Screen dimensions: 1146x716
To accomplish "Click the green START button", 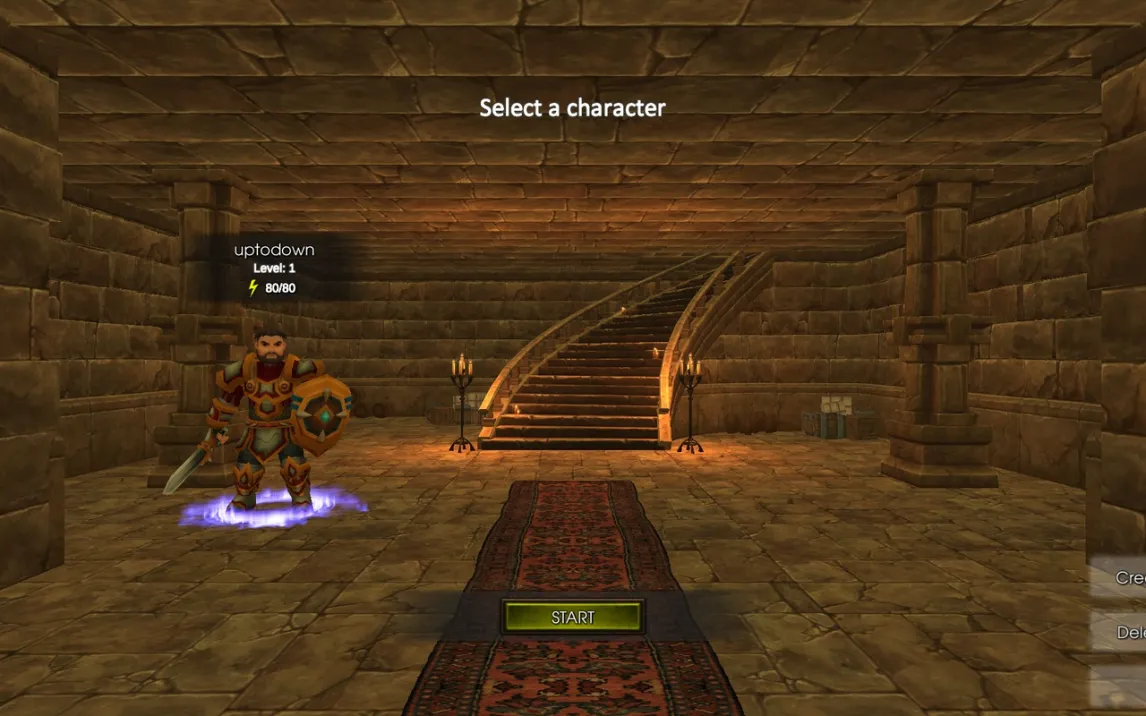I will [x=572, y=617].
